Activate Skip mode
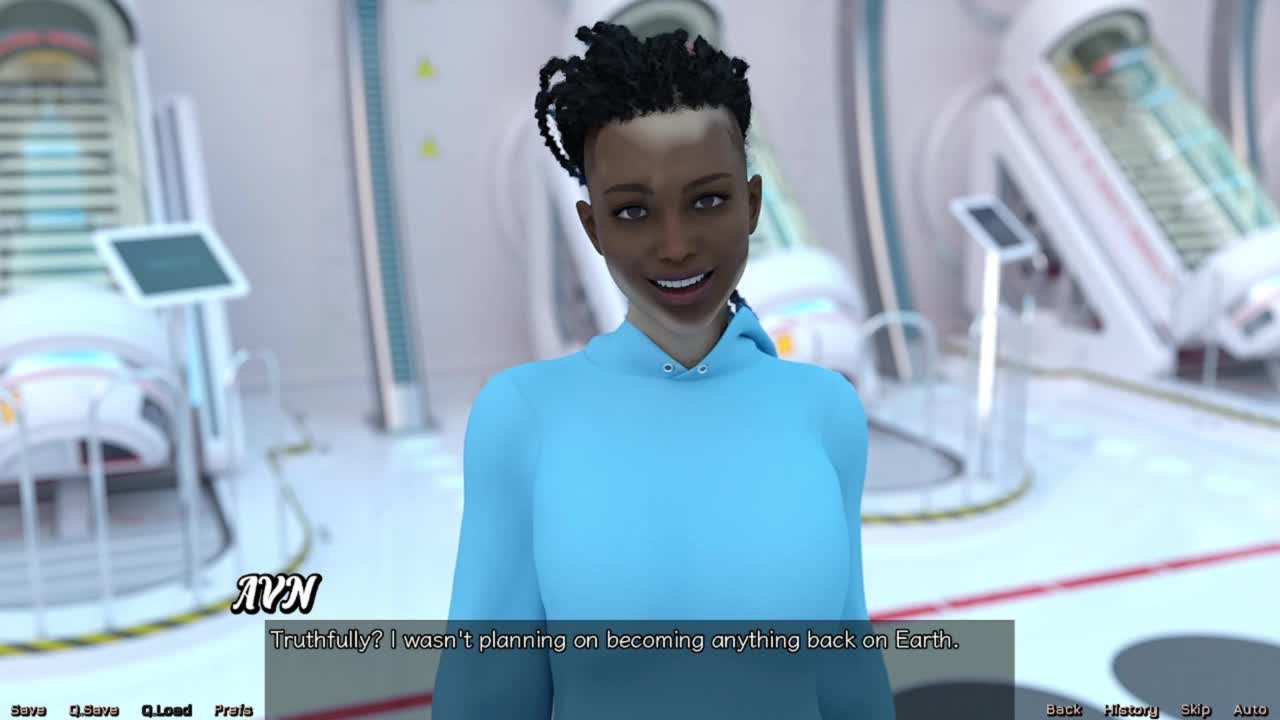Viewport: 1280px width, 720px height. pos(1196,710)
